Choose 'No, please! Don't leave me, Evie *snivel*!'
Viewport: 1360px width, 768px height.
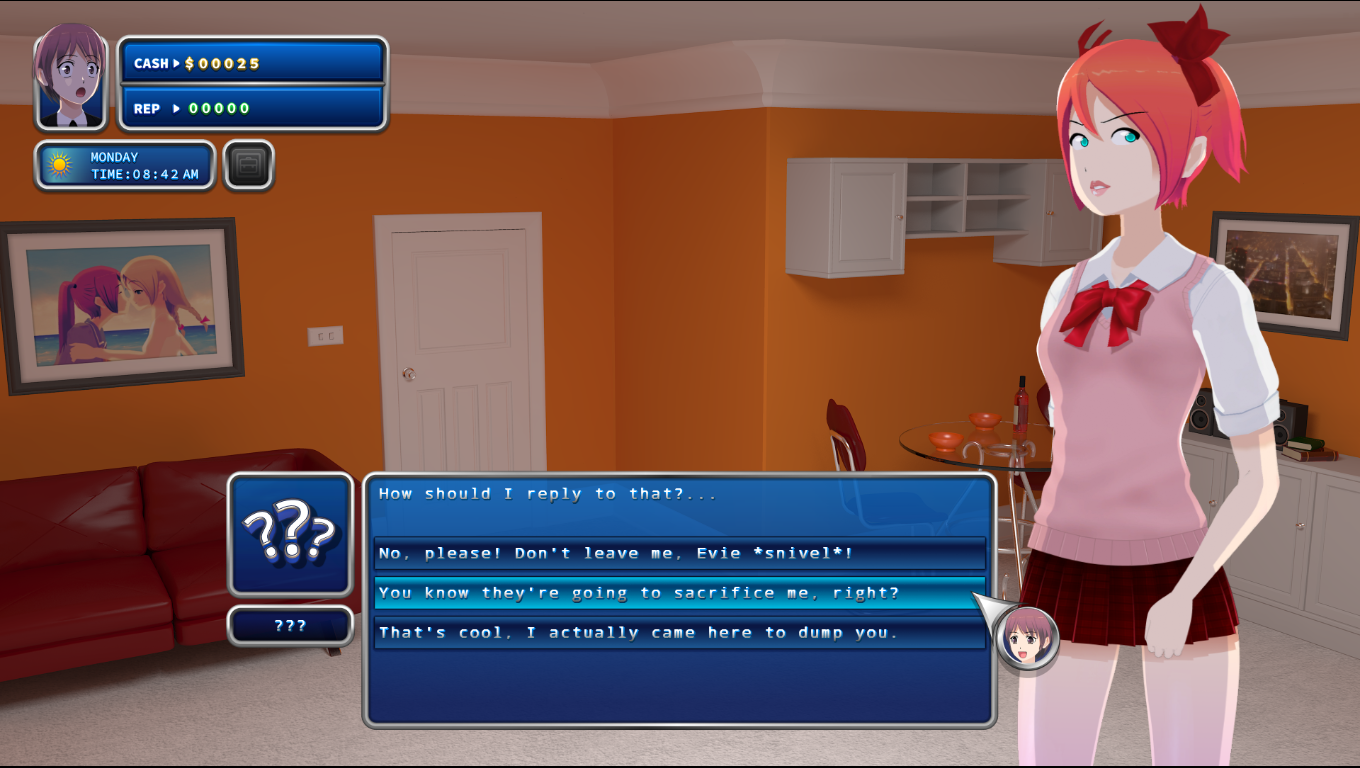pyautogui.click(x=677, y=553)
